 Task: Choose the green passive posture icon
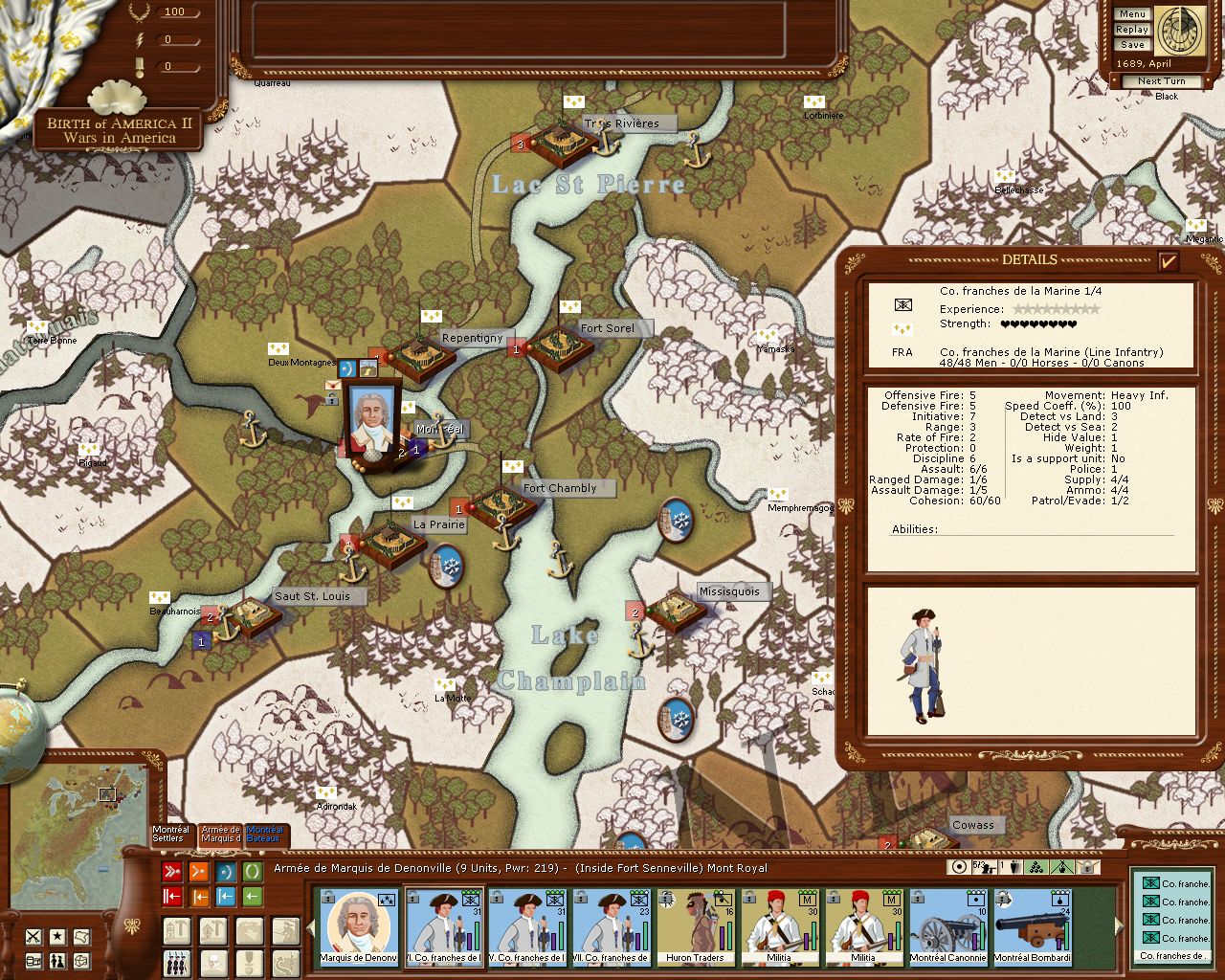click(x=252, y=872)
